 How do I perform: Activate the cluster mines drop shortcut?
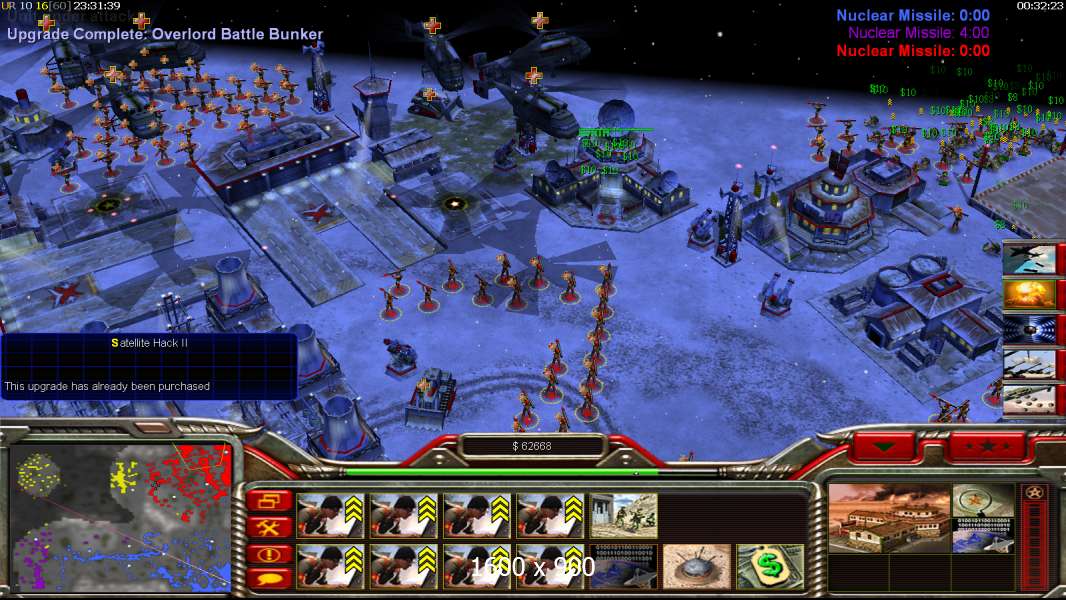tap(1028, 399)
